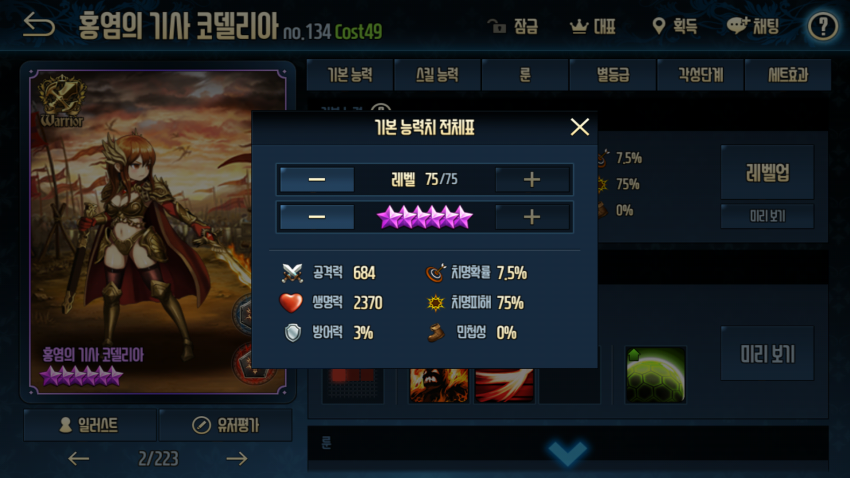Switch to the 스킬 능력 tab
This screenshot has height=478, width=850.
437,75
